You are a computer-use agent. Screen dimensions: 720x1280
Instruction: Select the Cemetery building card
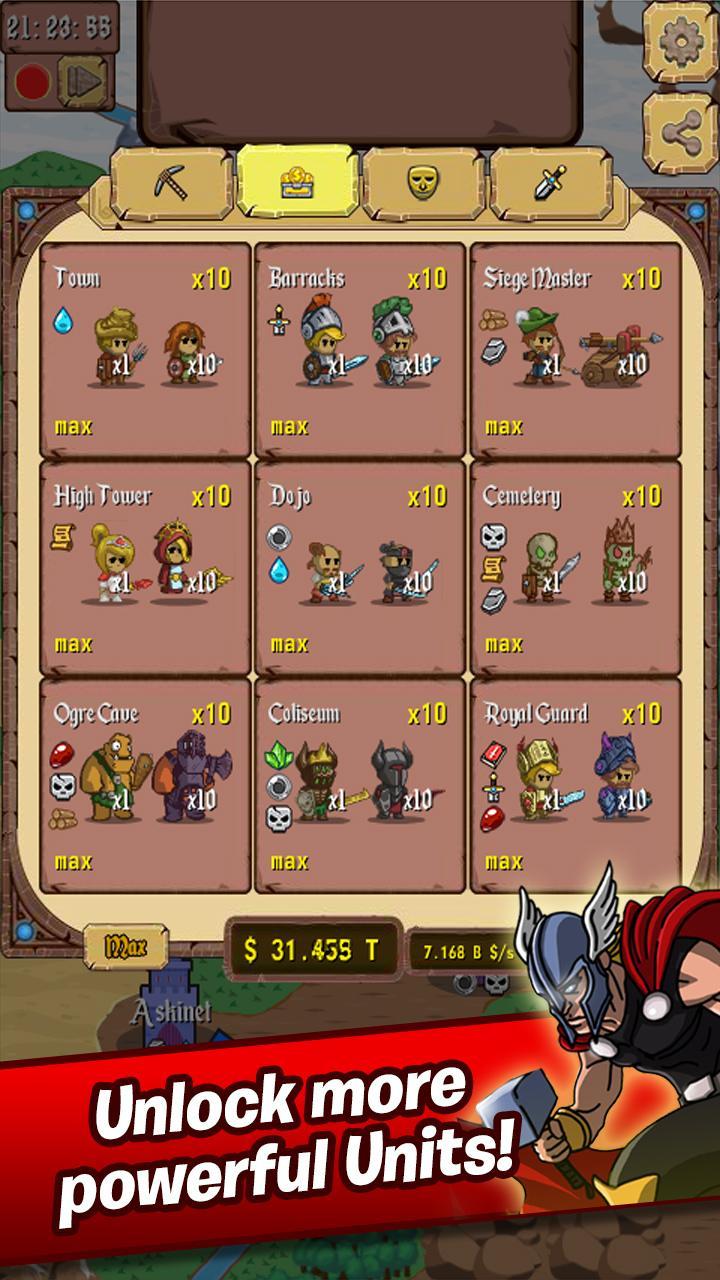pyautogui.click(x=575, y=568)
